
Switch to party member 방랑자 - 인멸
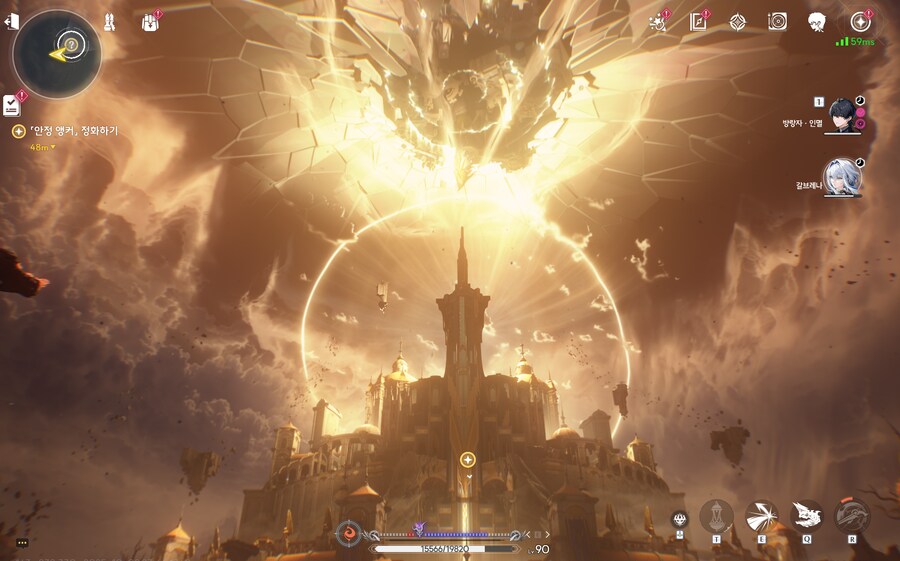pos(841,116)
